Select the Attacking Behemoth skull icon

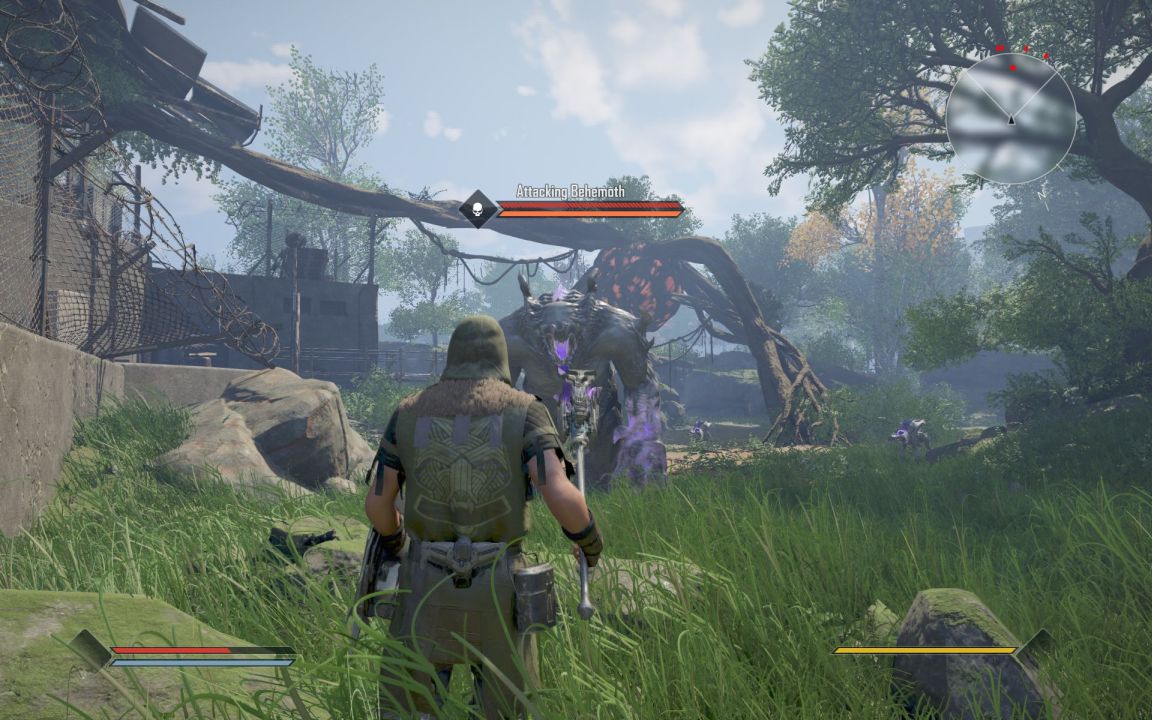tap(478, 209)
